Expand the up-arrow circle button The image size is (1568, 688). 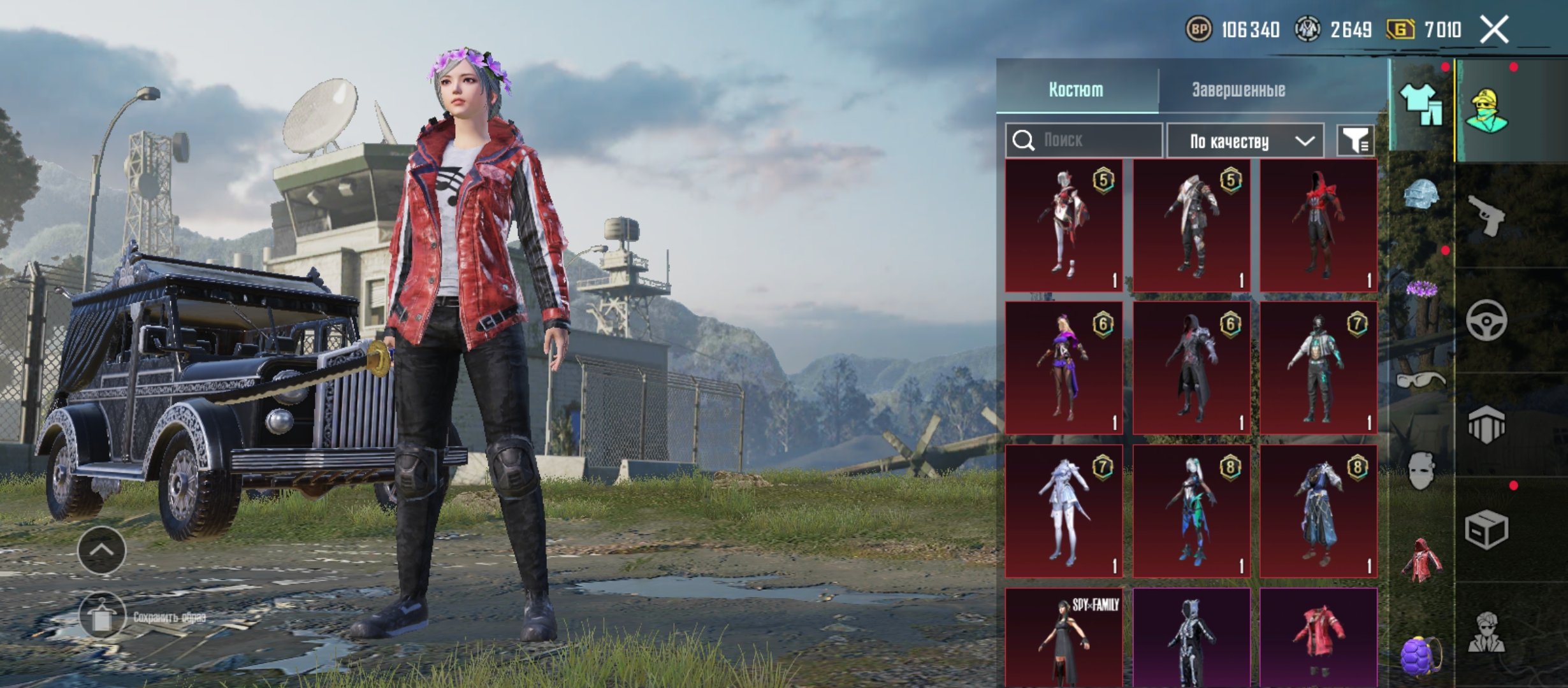point(102,550)
